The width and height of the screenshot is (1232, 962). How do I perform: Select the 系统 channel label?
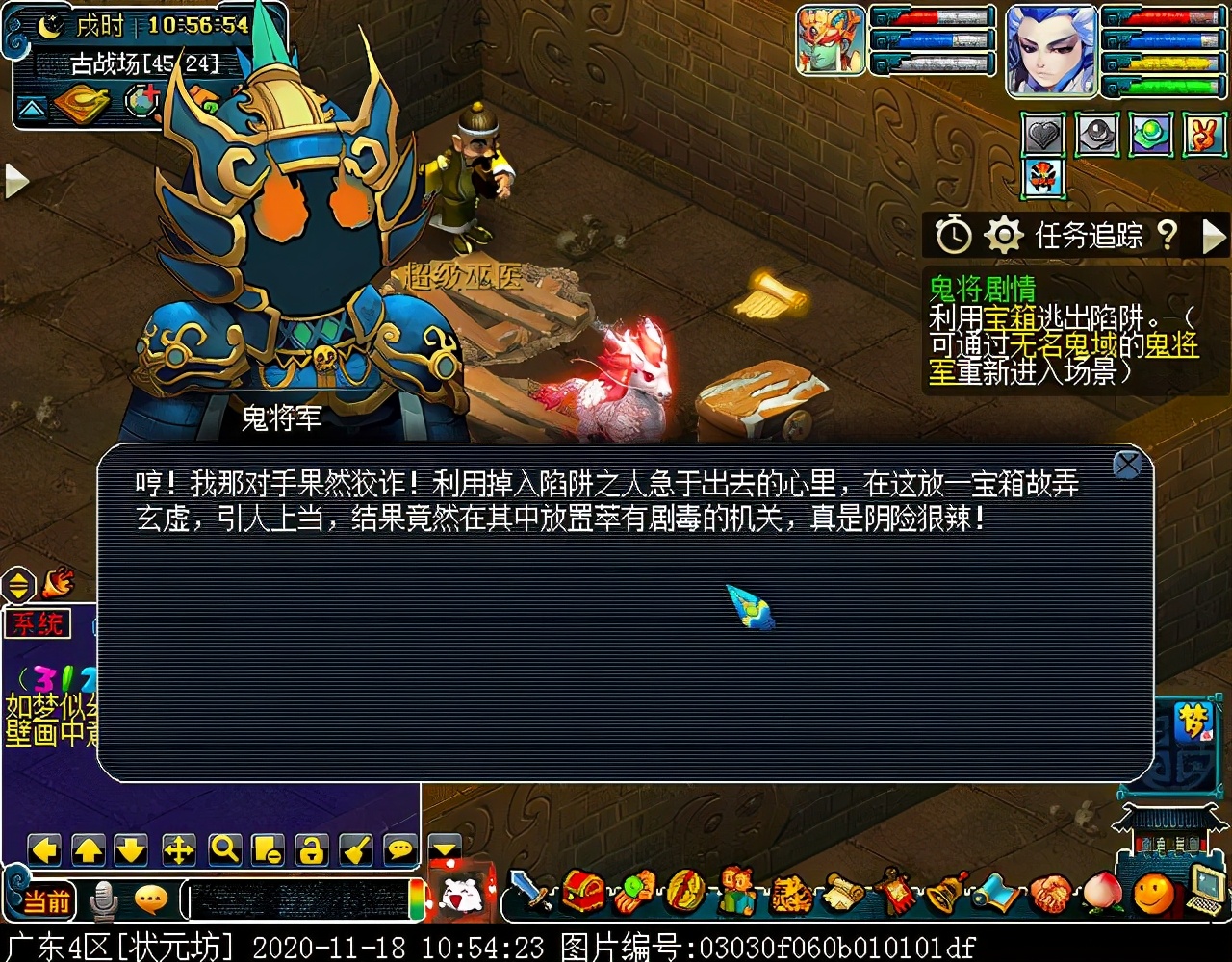point(38,623)
